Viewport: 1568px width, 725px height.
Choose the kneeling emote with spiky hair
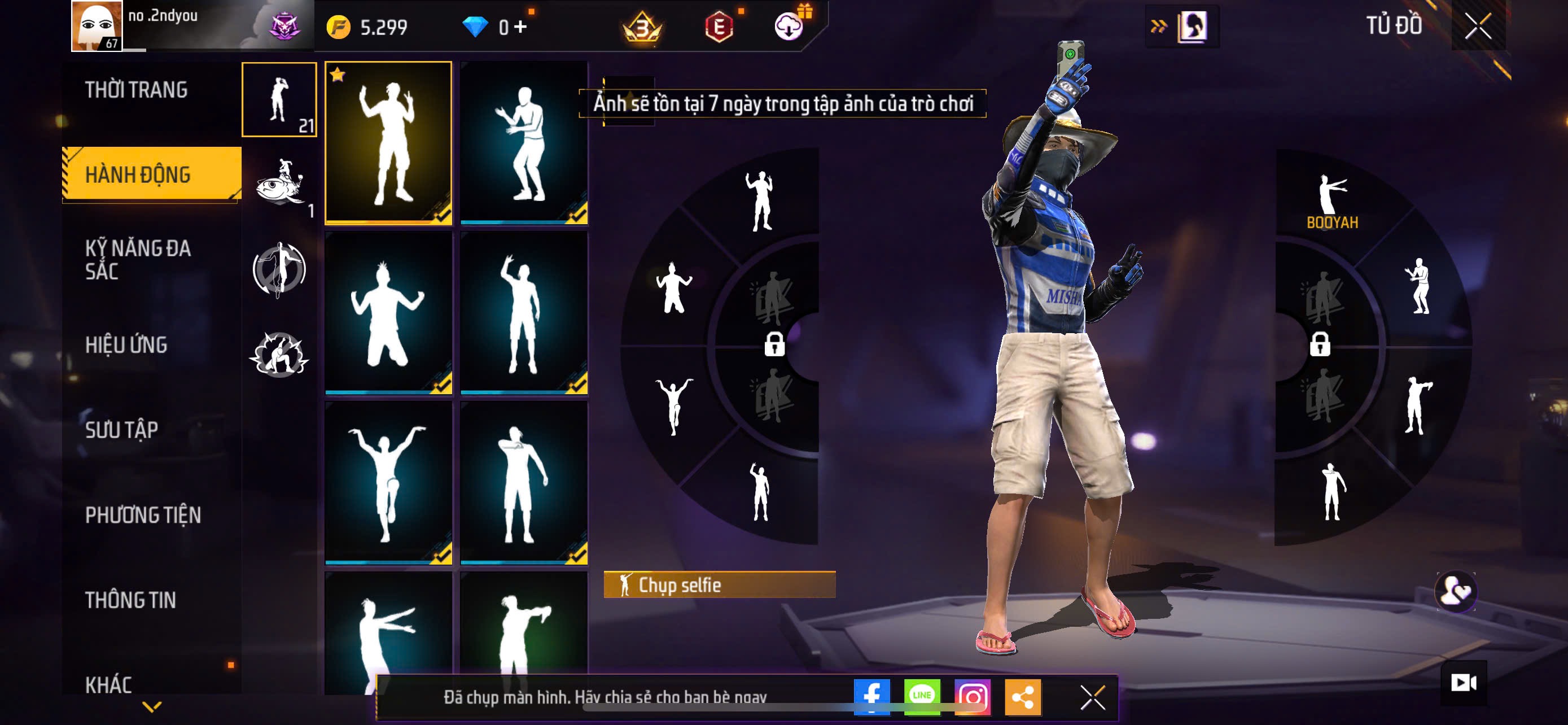coord(388,313)
